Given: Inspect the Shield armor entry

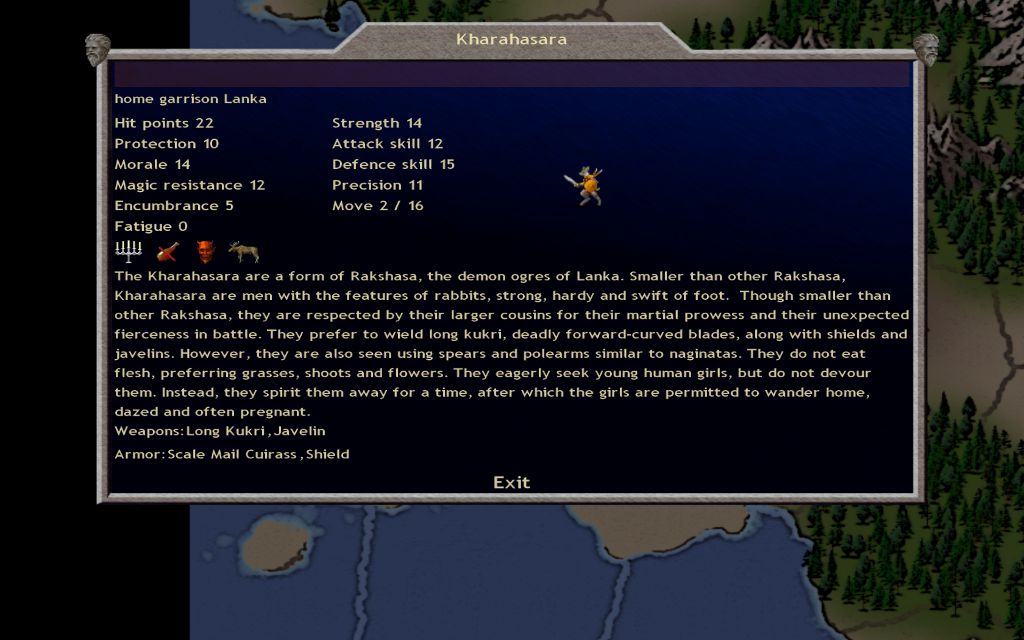Looking at the screenshot, I should pyautogui.click(x=328, y=454).
